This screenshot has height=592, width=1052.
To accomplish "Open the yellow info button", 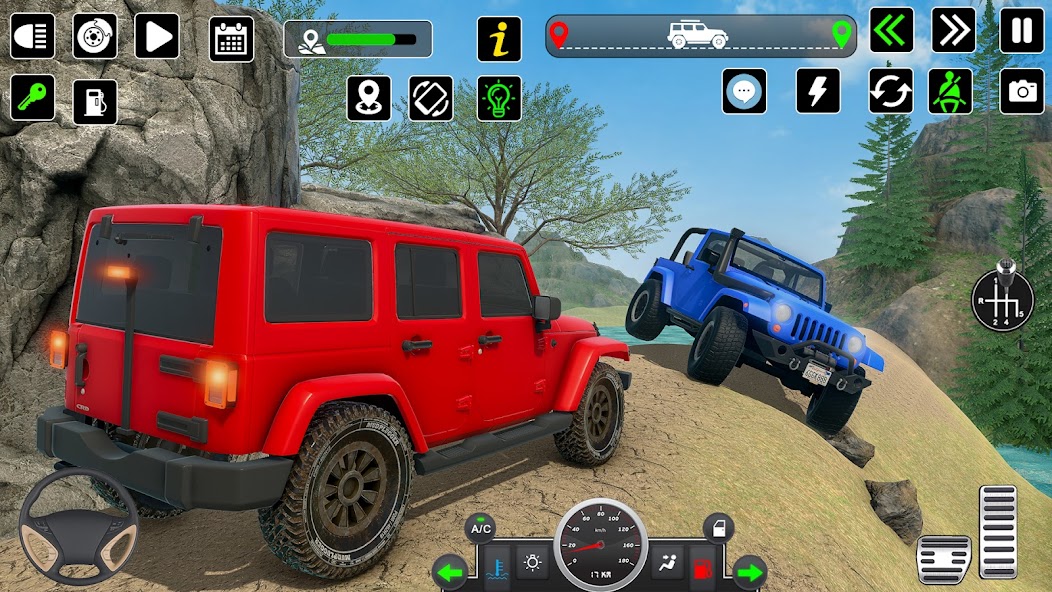I will tap(499, 39).
